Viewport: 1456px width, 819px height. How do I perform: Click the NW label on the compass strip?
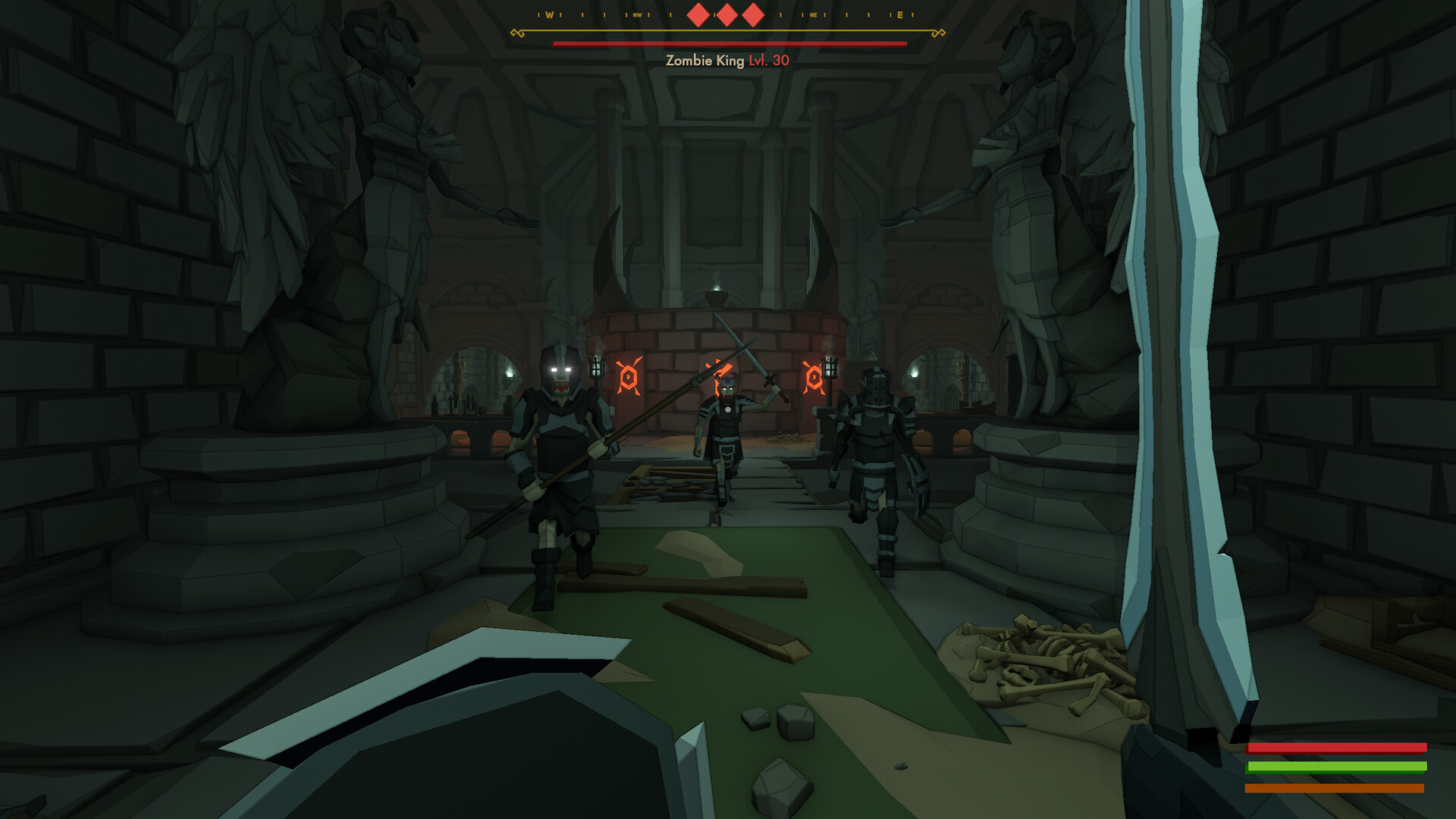click(x=638, y=14)
